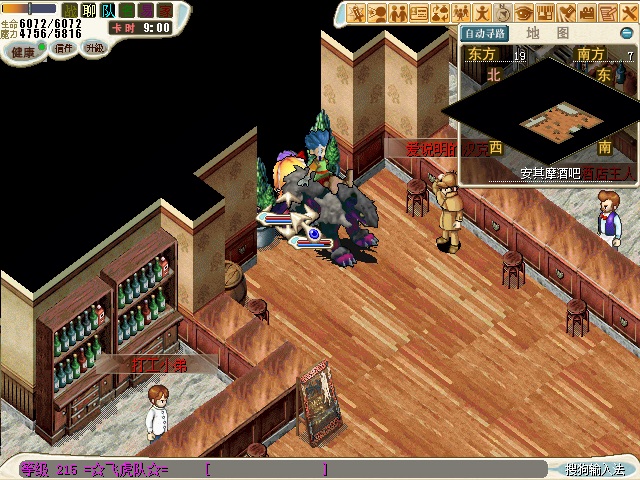Minimize the map panel with the blue round button
The width and height of the screenshot is (640, 480).
coord(627,33)
